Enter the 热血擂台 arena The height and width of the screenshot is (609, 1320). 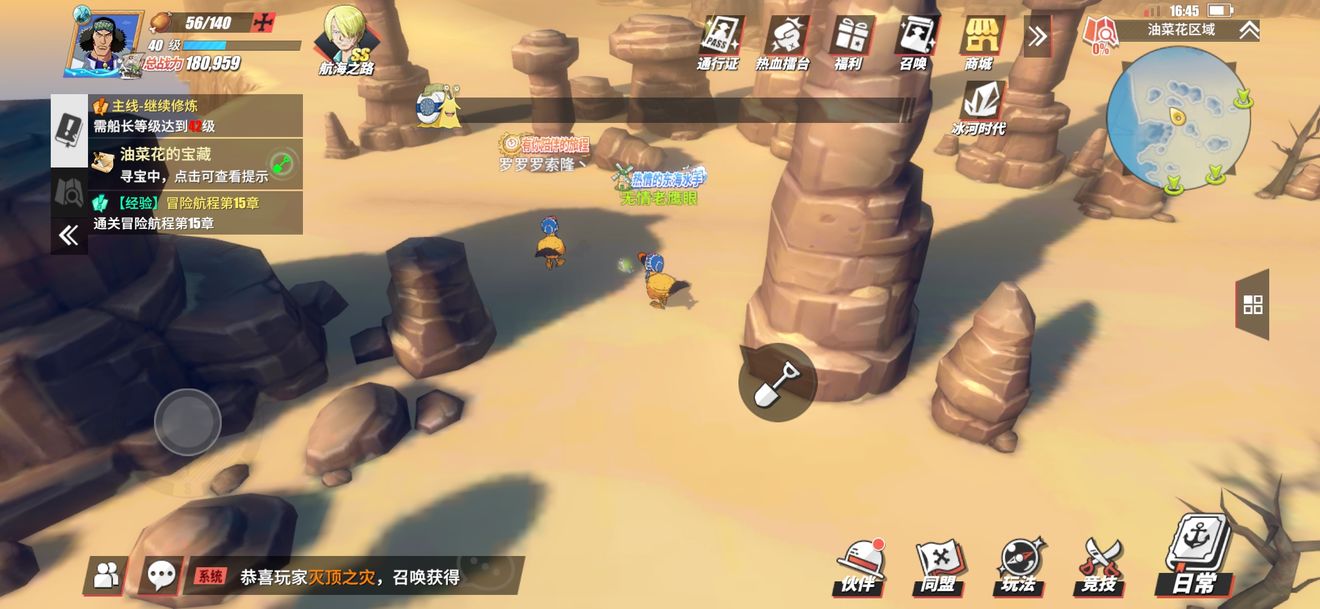point(785,42)
